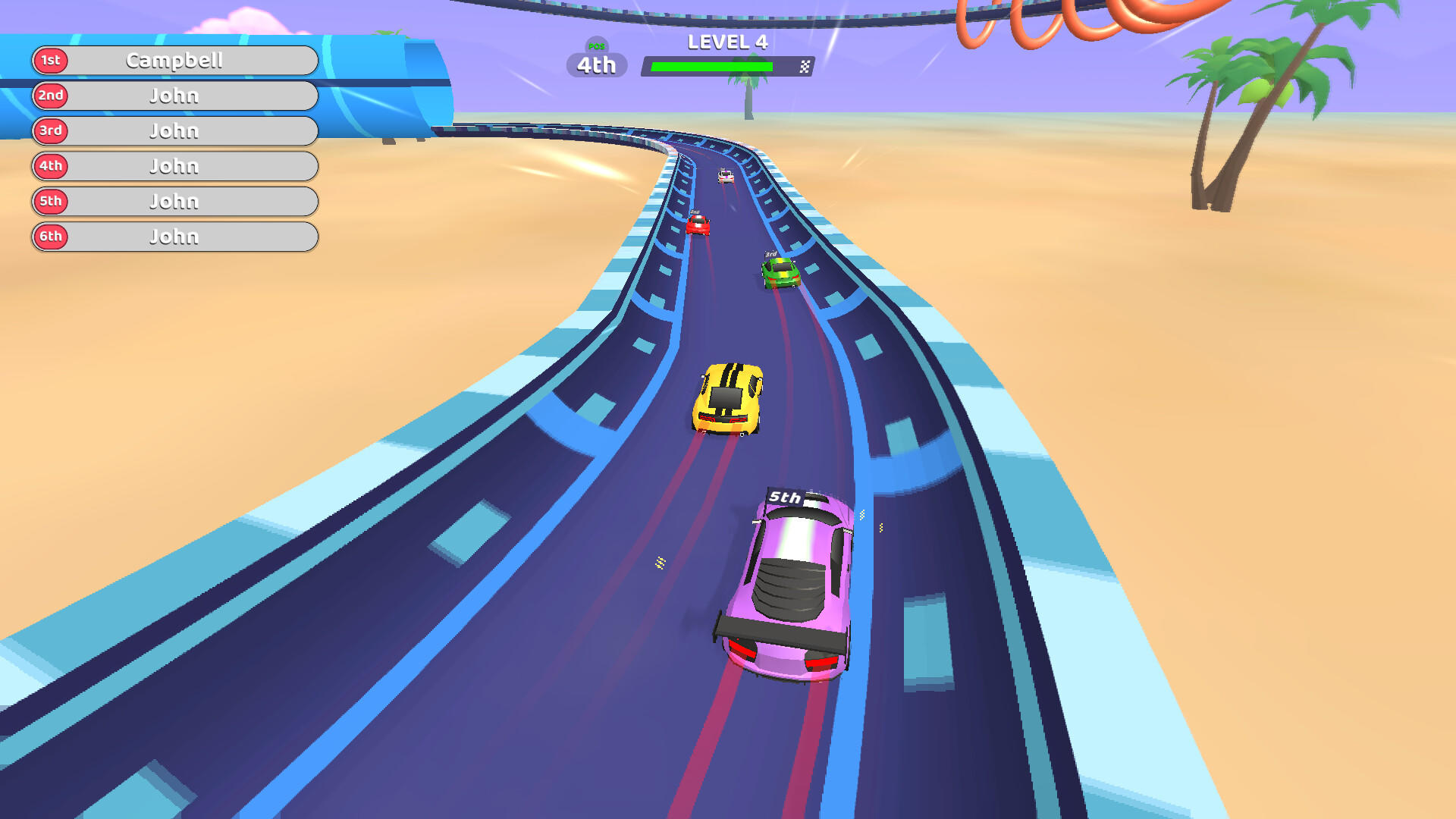Click the 5th place rank badge
This screenshot has width=1456, height=819.
click(x=50, y=201)
